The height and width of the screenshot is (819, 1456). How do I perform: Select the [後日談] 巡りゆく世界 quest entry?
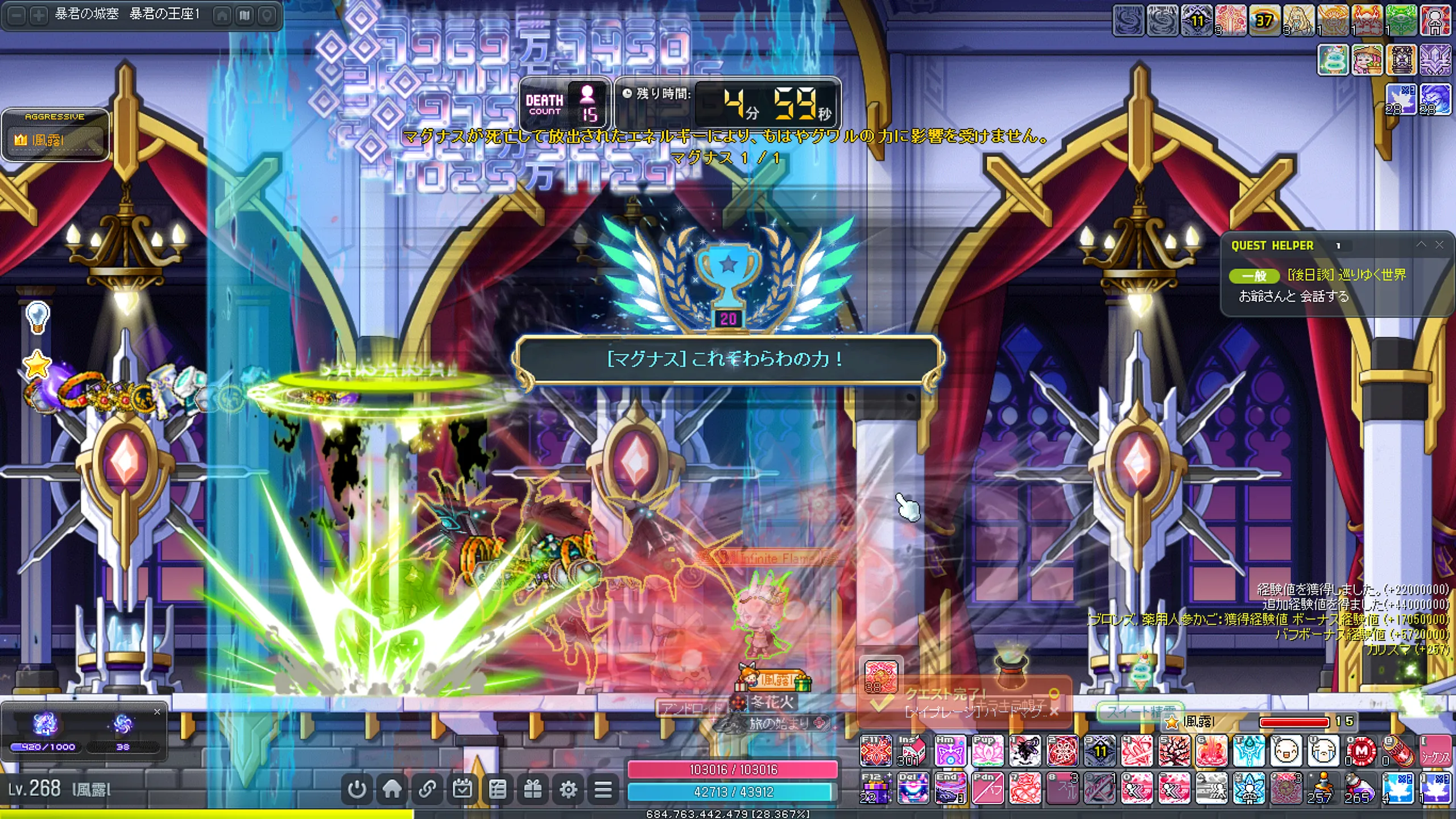[1346, 275]
